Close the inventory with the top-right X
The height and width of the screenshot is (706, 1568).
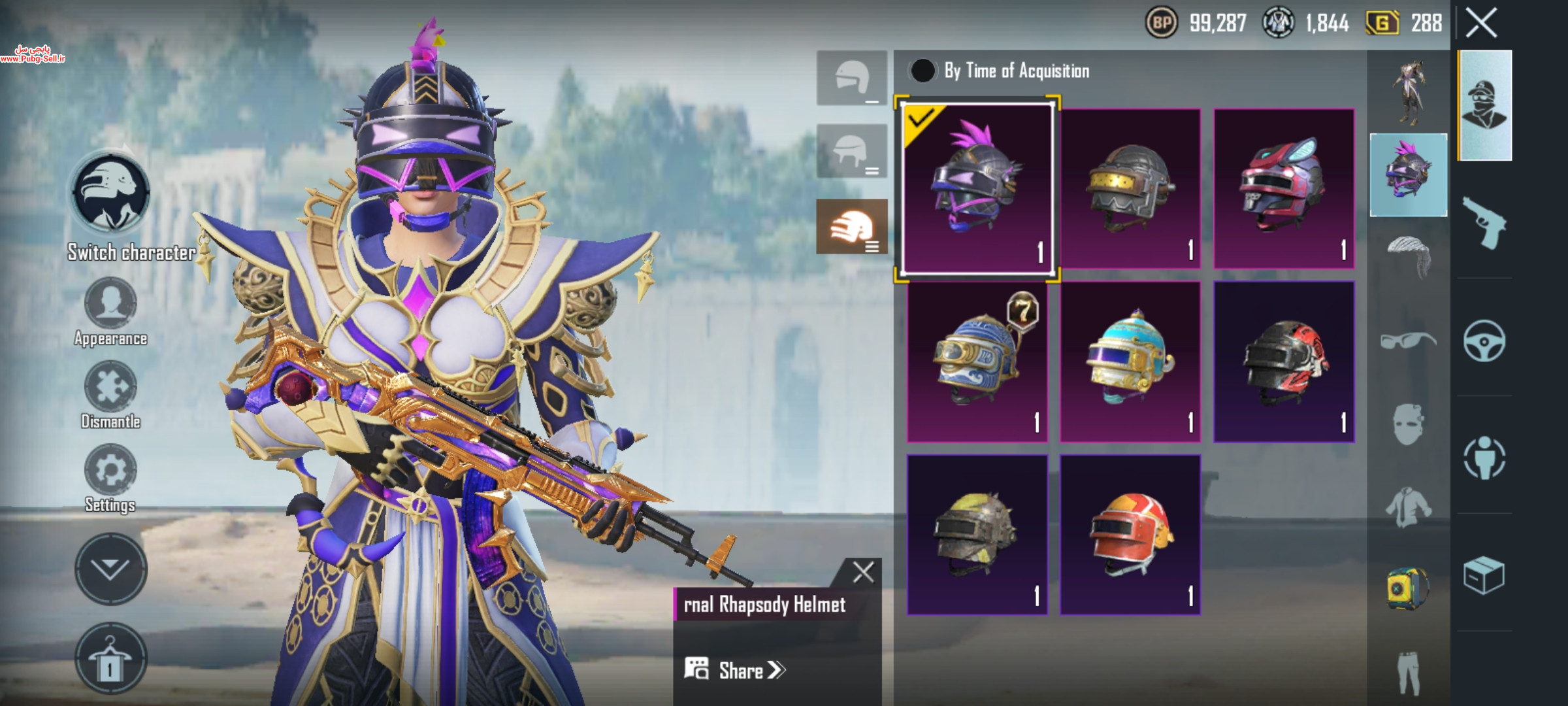click(x=1481, y=24)
